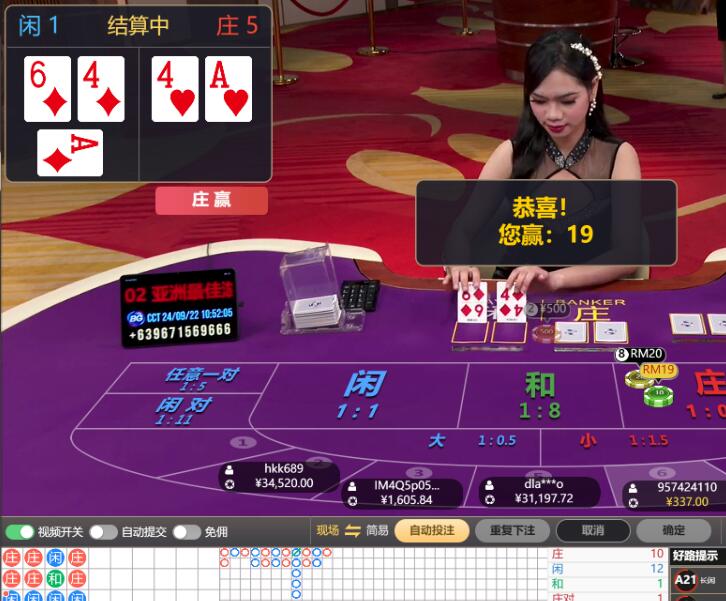Toggle the 视频开关 video switch
The height and width of the screenshot is (601, 726).
coord(20,532)
